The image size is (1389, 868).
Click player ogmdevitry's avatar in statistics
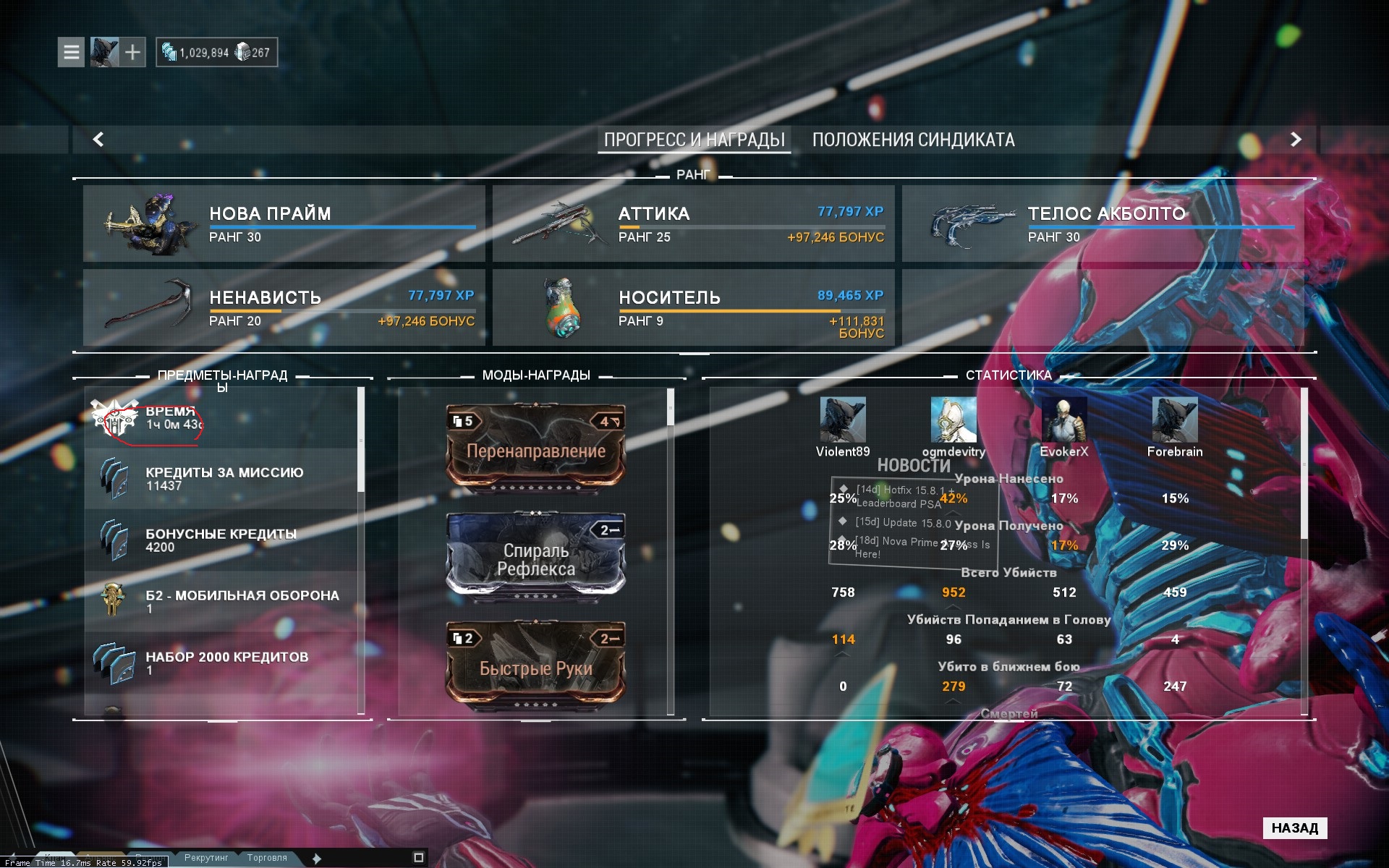(953, 420)
